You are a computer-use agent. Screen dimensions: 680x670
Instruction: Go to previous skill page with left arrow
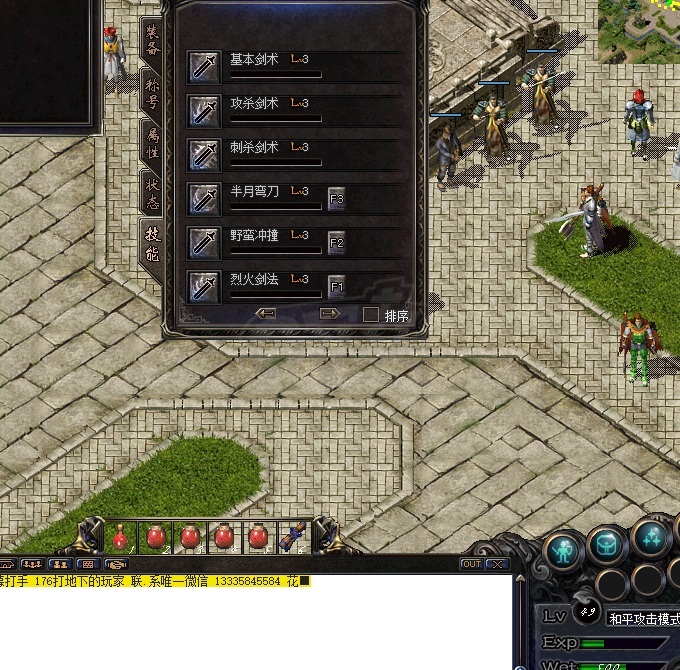coord(266,314)
